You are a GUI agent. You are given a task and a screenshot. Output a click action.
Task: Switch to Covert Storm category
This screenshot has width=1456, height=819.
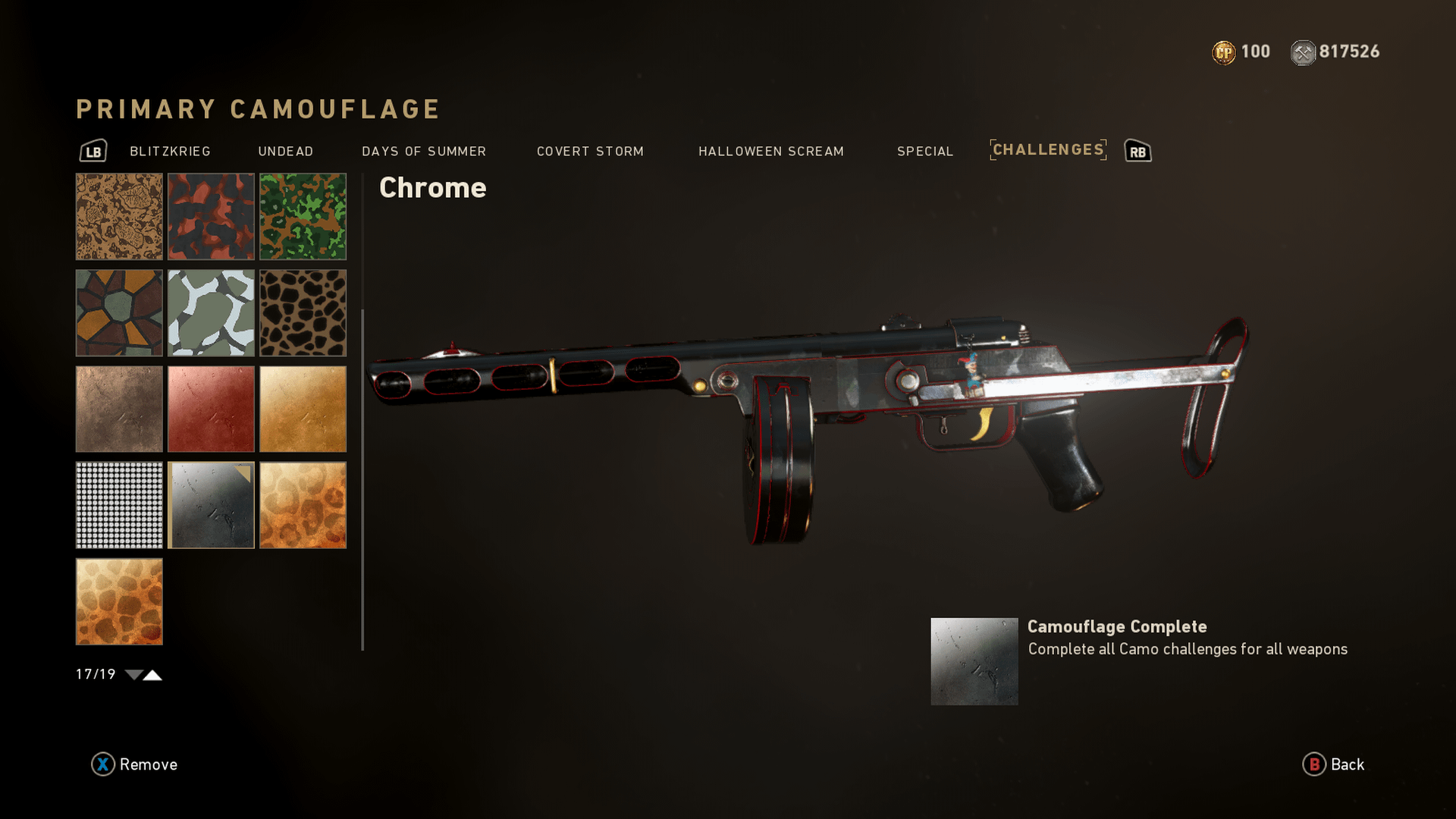[590, 152]
